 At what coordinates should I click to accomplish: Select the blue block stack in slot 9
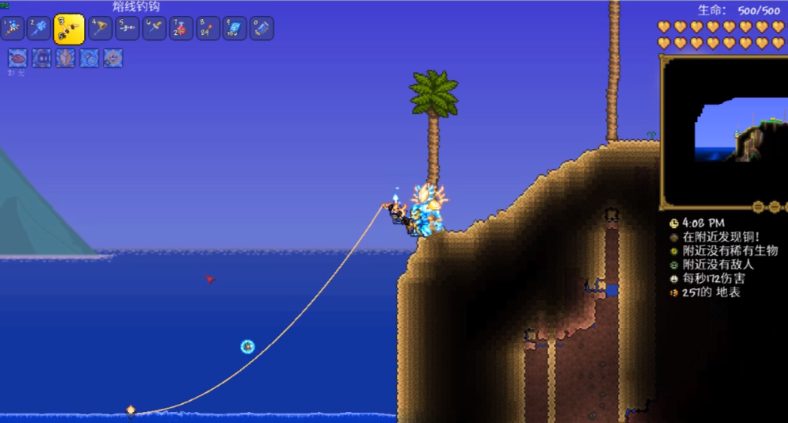tap(235, 29)
